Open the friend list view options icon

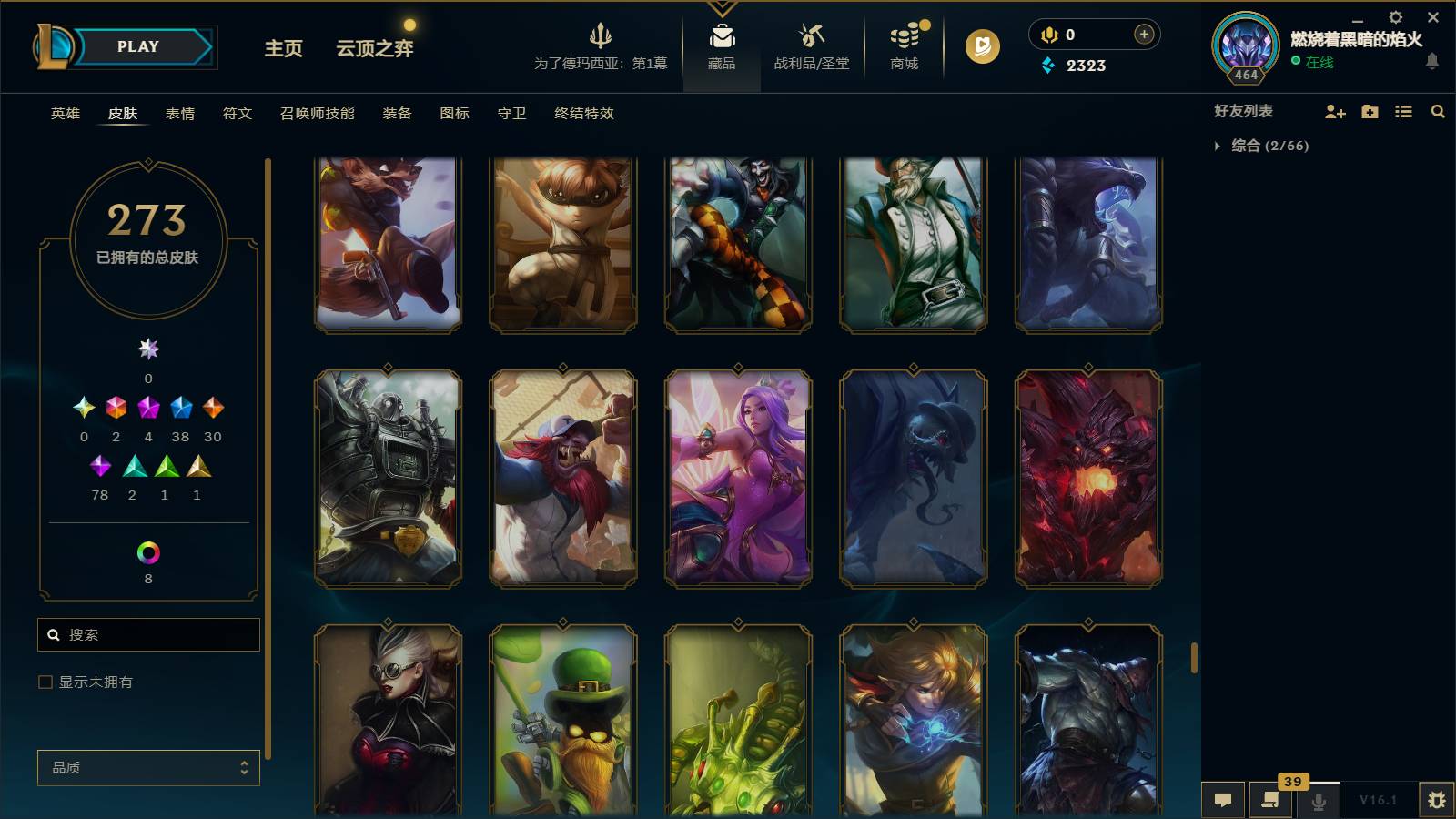pyautogui.click(x=1402, y=111)
